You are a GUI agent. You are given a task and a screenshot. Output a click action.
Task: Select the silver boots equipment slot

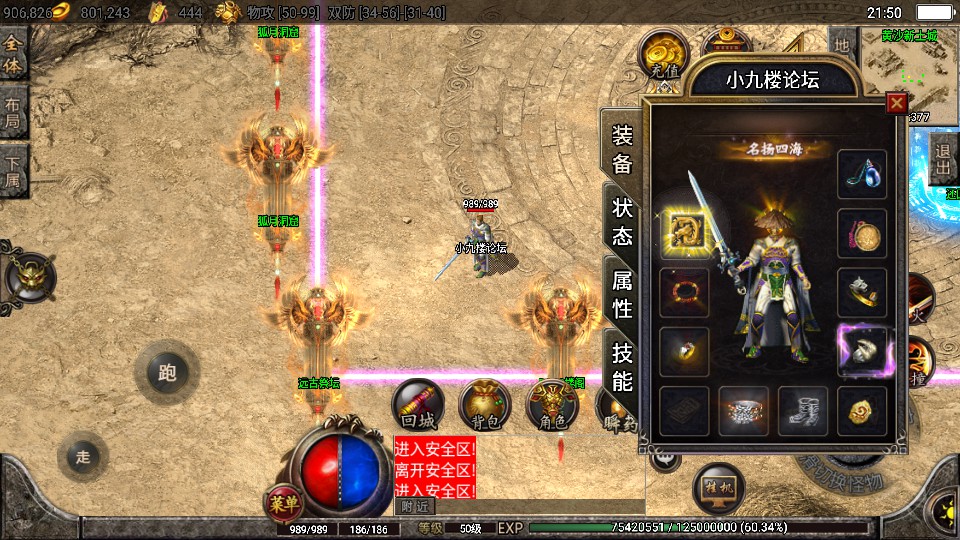pos(803,411)
